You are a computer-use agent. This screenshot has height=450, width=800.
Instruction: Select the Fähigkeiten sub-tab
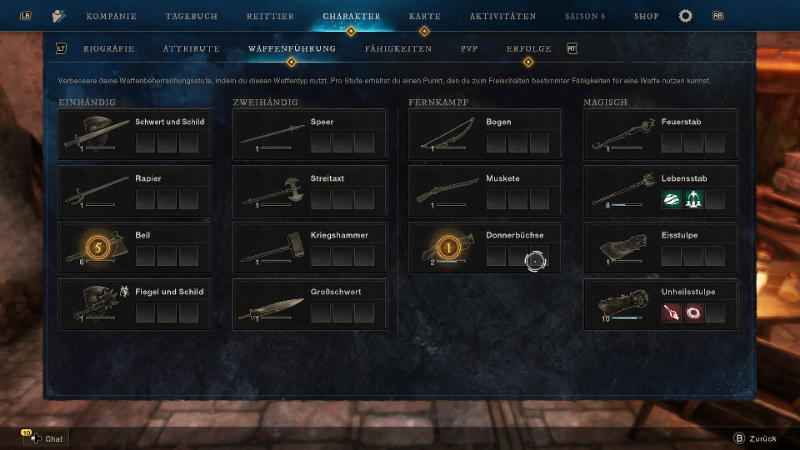pyautogui.click(x=398, y=48)
